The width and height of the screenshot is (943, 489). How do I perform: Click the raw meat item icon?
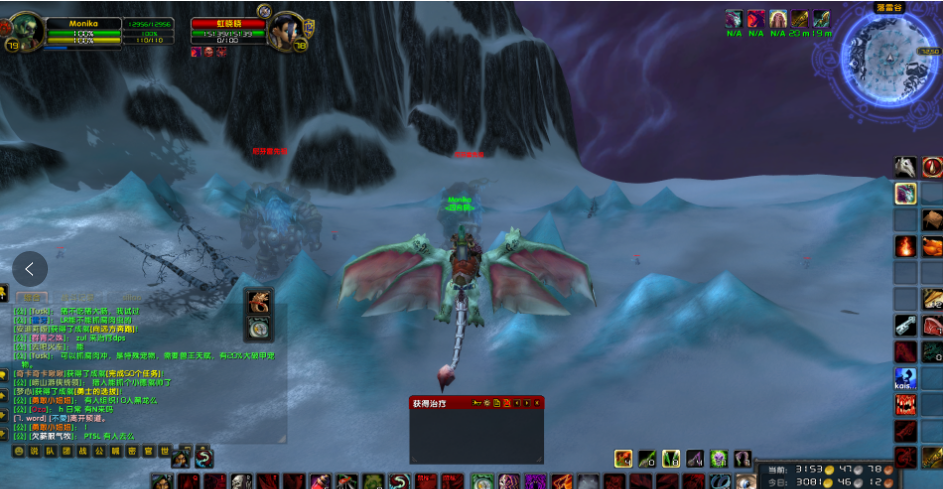coord(932,324)
